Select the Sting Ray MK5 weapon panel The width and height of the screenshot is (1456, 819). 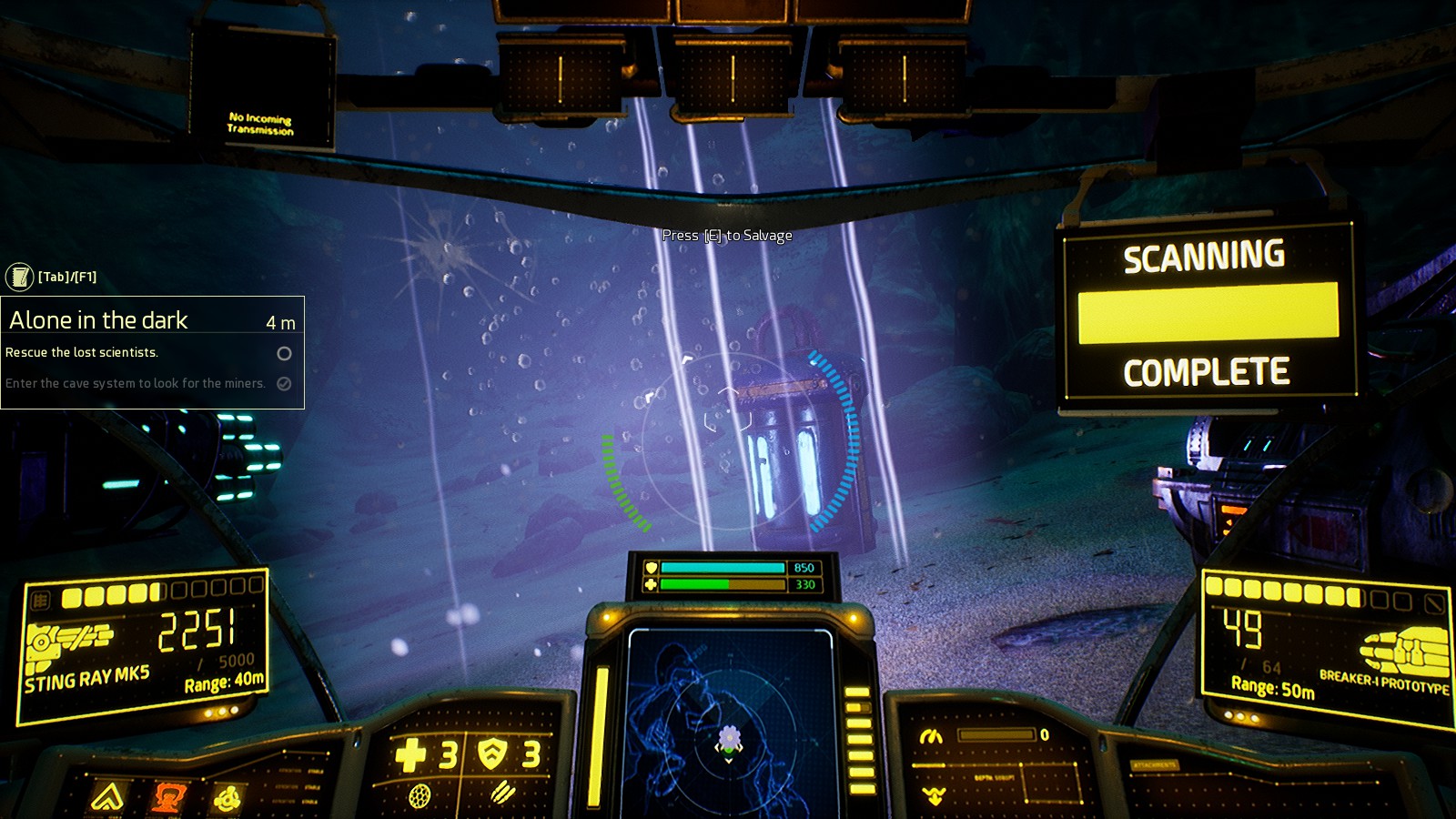(x=144, y=646)
